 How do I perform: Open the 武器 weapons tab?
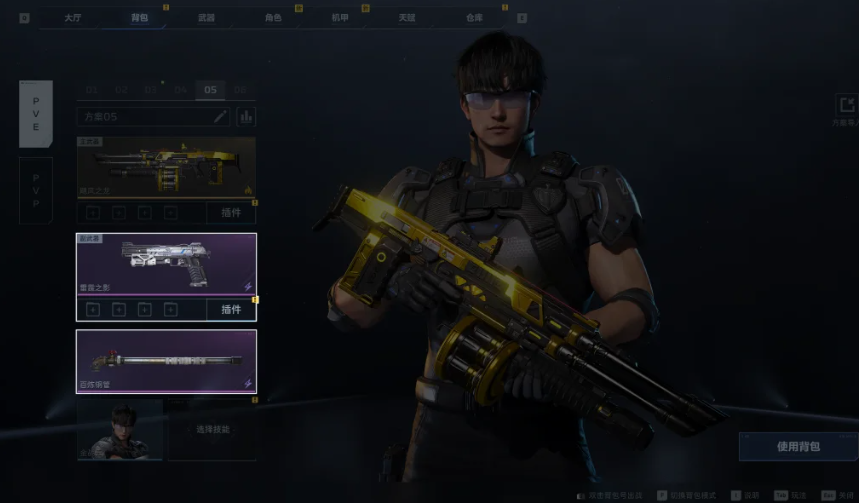click(206, 18)
